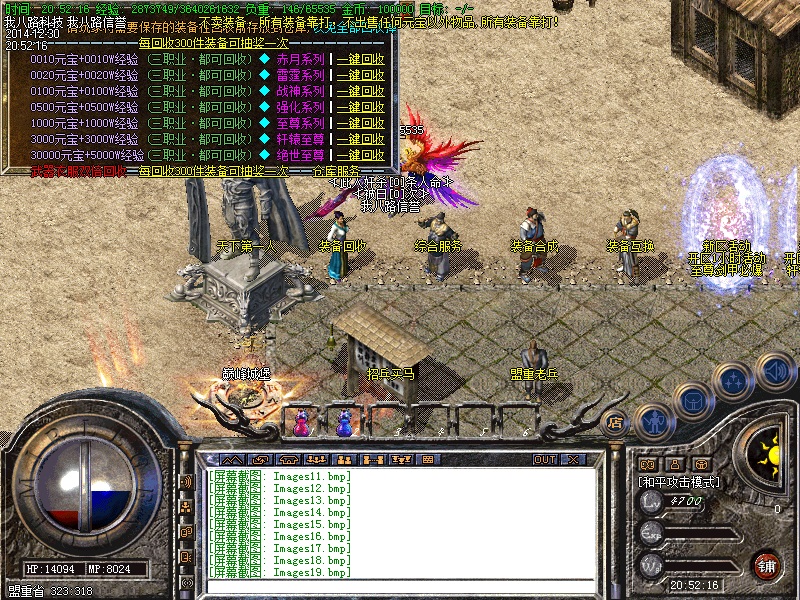800x600 pixels.
Task: Use the red-blue potion in the first belt slot
Action: pyautogui.click(x=300, y=423)
